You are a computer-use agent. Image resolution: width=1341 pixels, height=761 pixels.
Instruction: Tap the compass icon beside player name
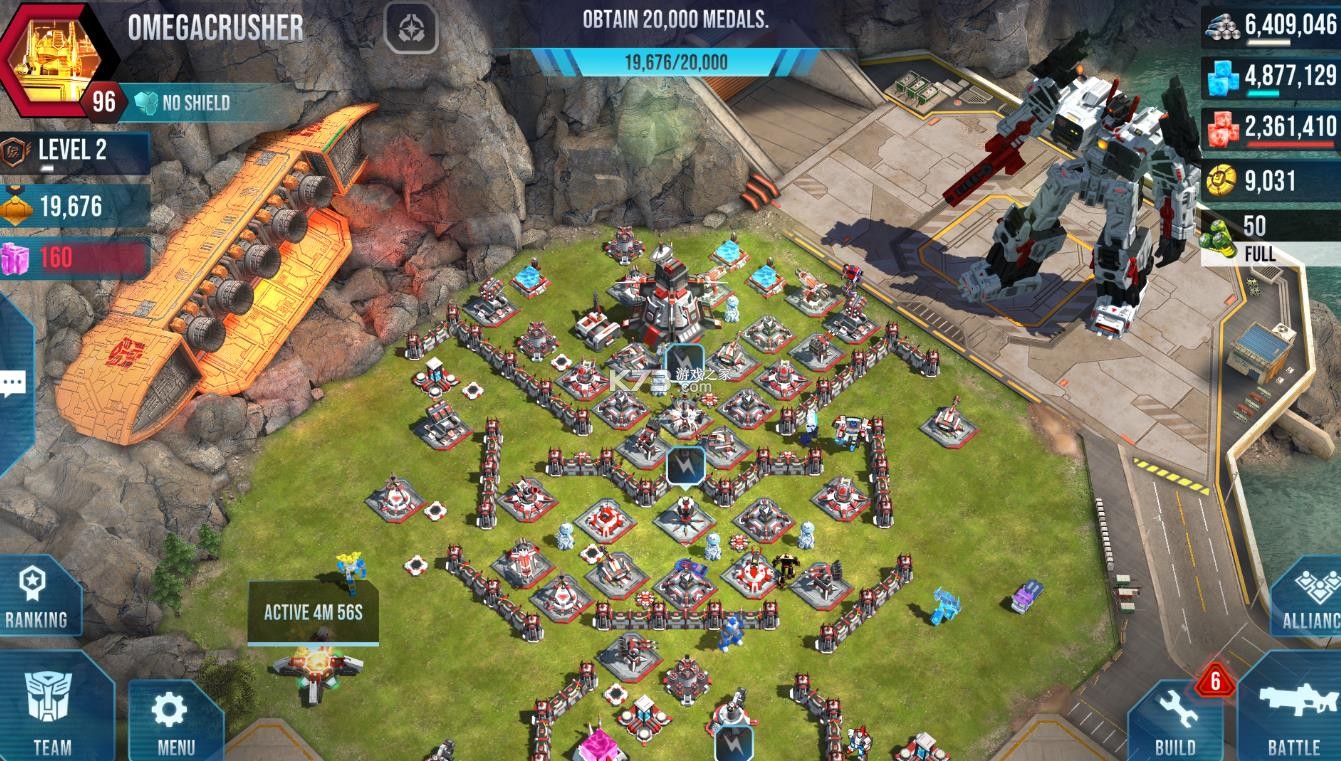[x=411, y=28]
